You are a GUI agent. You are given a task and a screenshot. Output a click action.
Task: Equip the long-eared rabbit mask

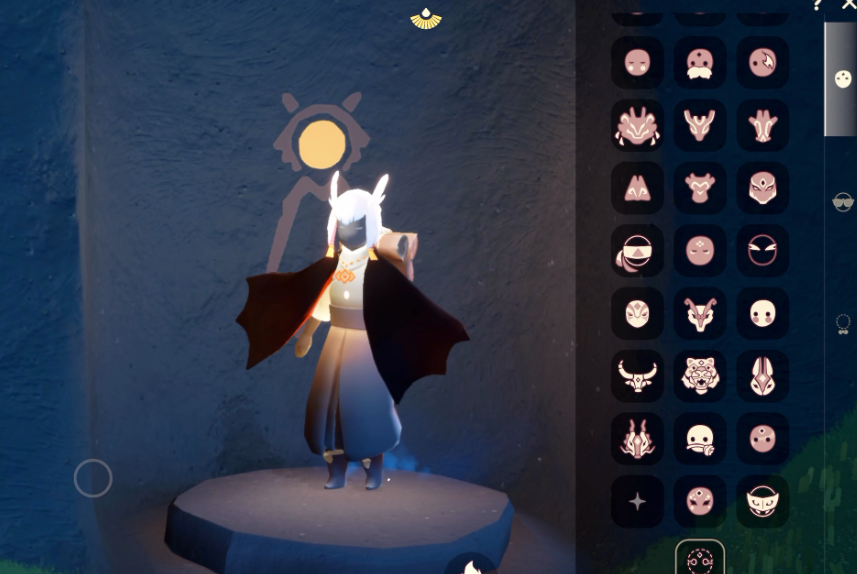click(x=763, y=376)
